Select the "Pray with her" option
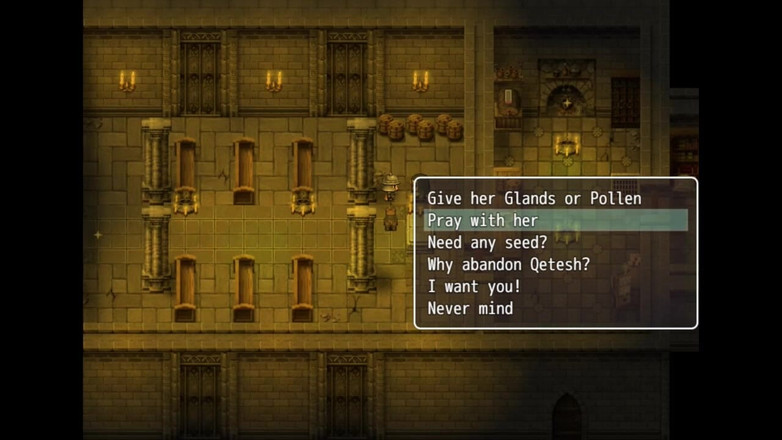 click(x=483, y=221)
